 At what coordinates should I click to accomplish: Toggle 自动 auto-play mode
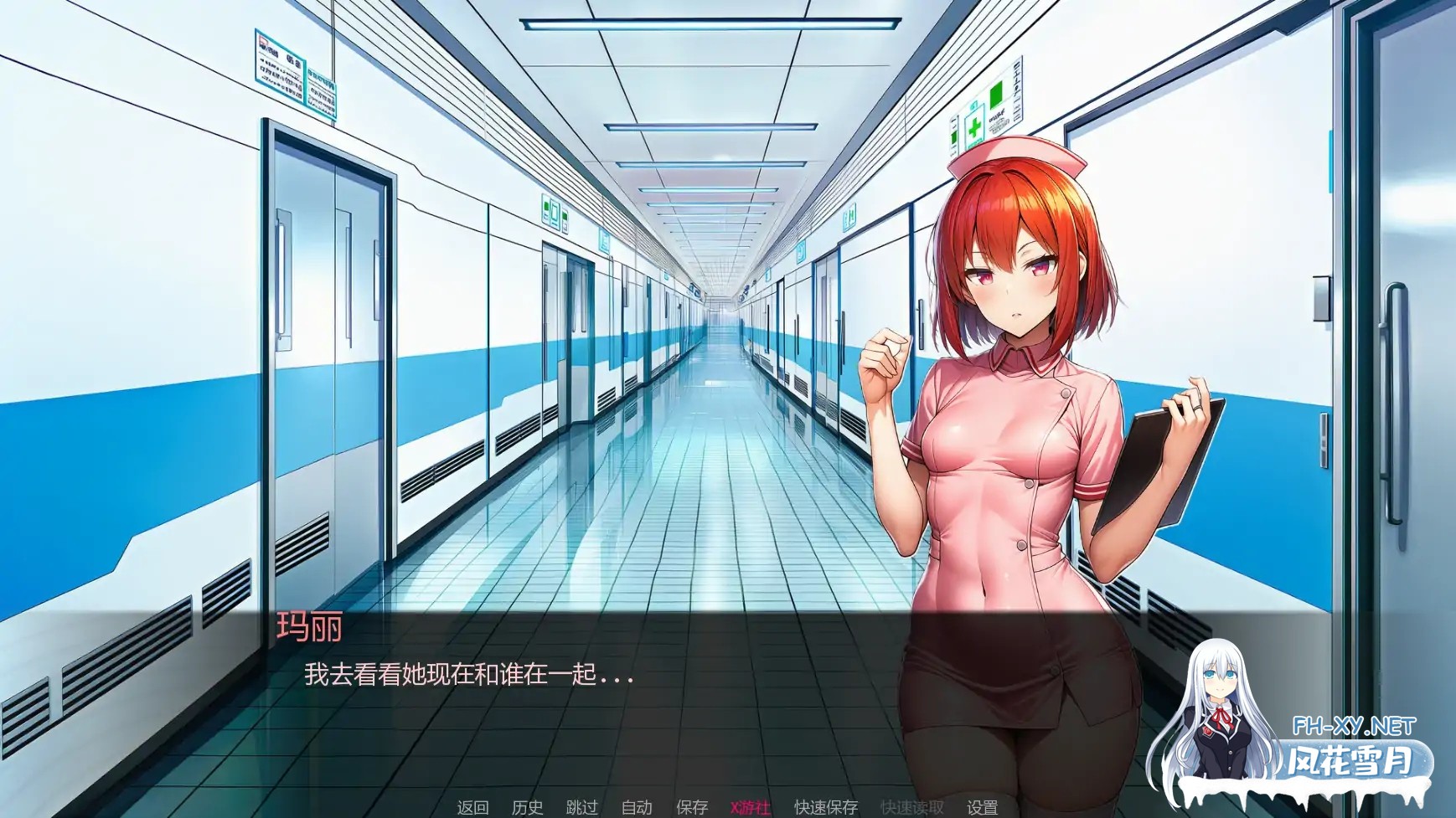pyautogui.click(x=637, y=808)
